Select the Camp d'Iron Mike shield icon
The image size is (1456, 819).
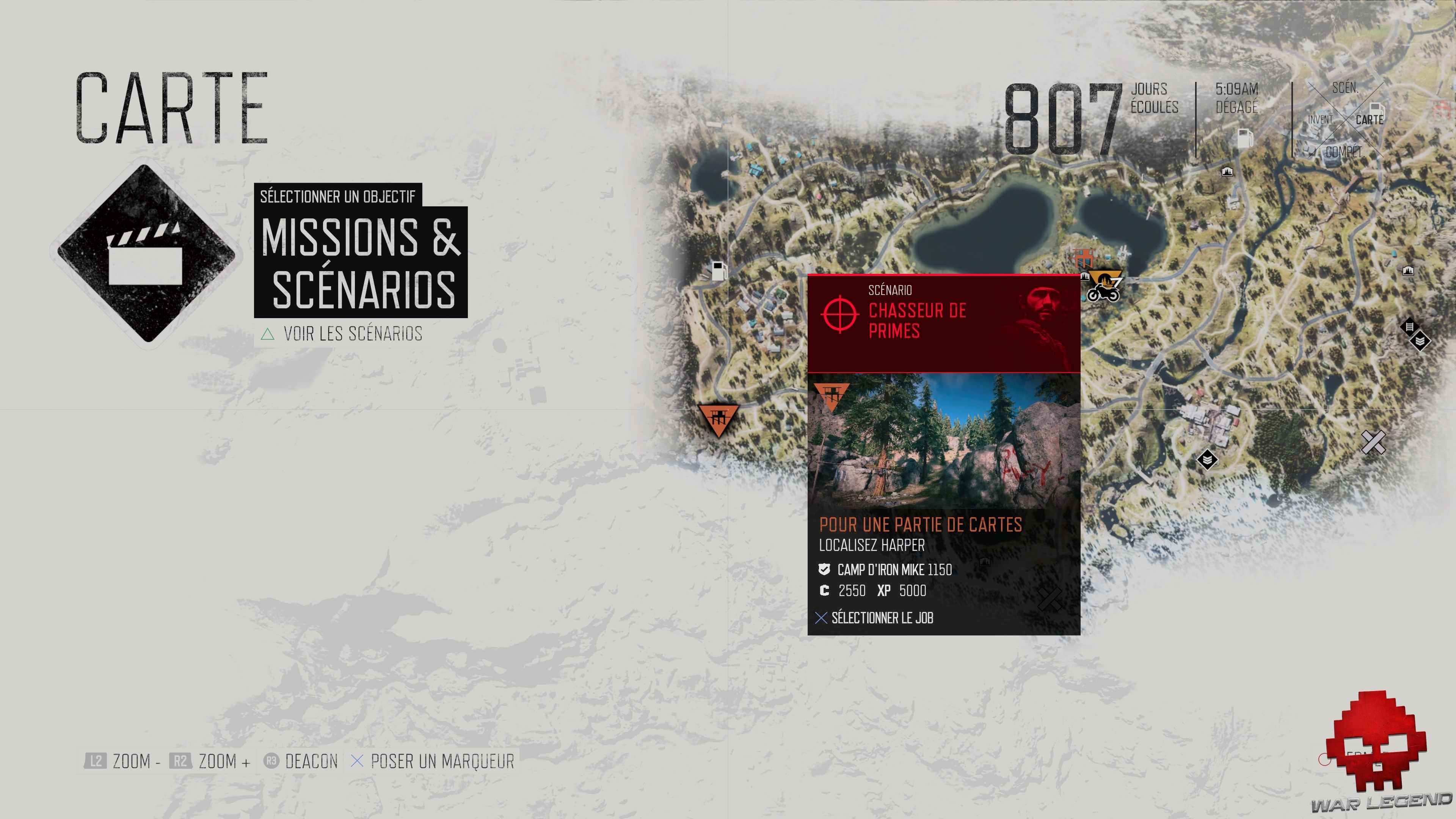(x=825, y=570)
